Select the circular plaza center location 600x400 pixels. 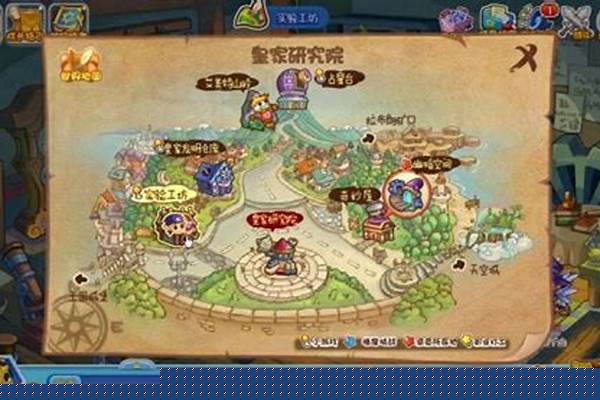280,265
